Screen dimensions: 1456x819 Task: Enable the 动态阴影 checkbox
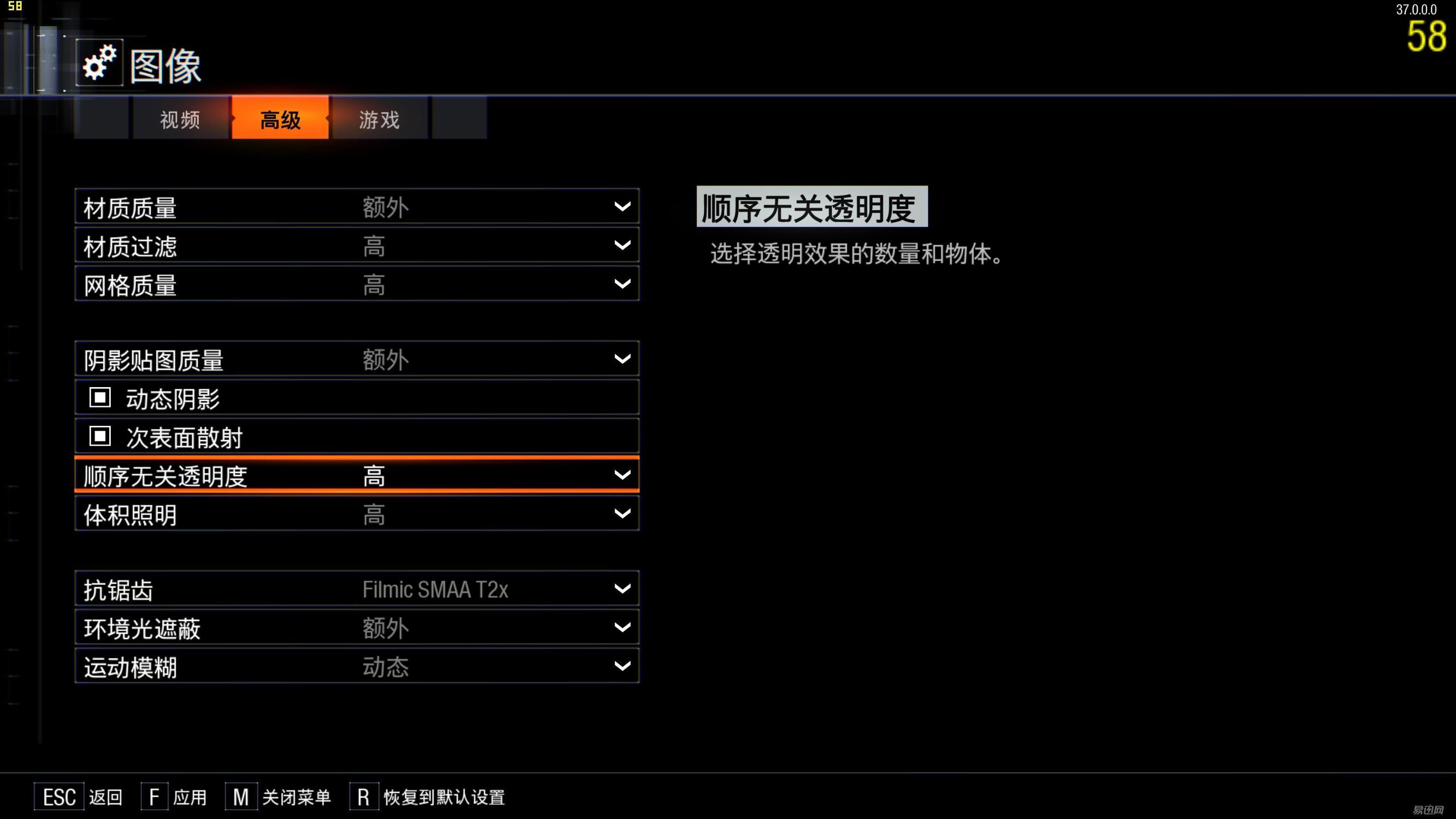(99, 397)
